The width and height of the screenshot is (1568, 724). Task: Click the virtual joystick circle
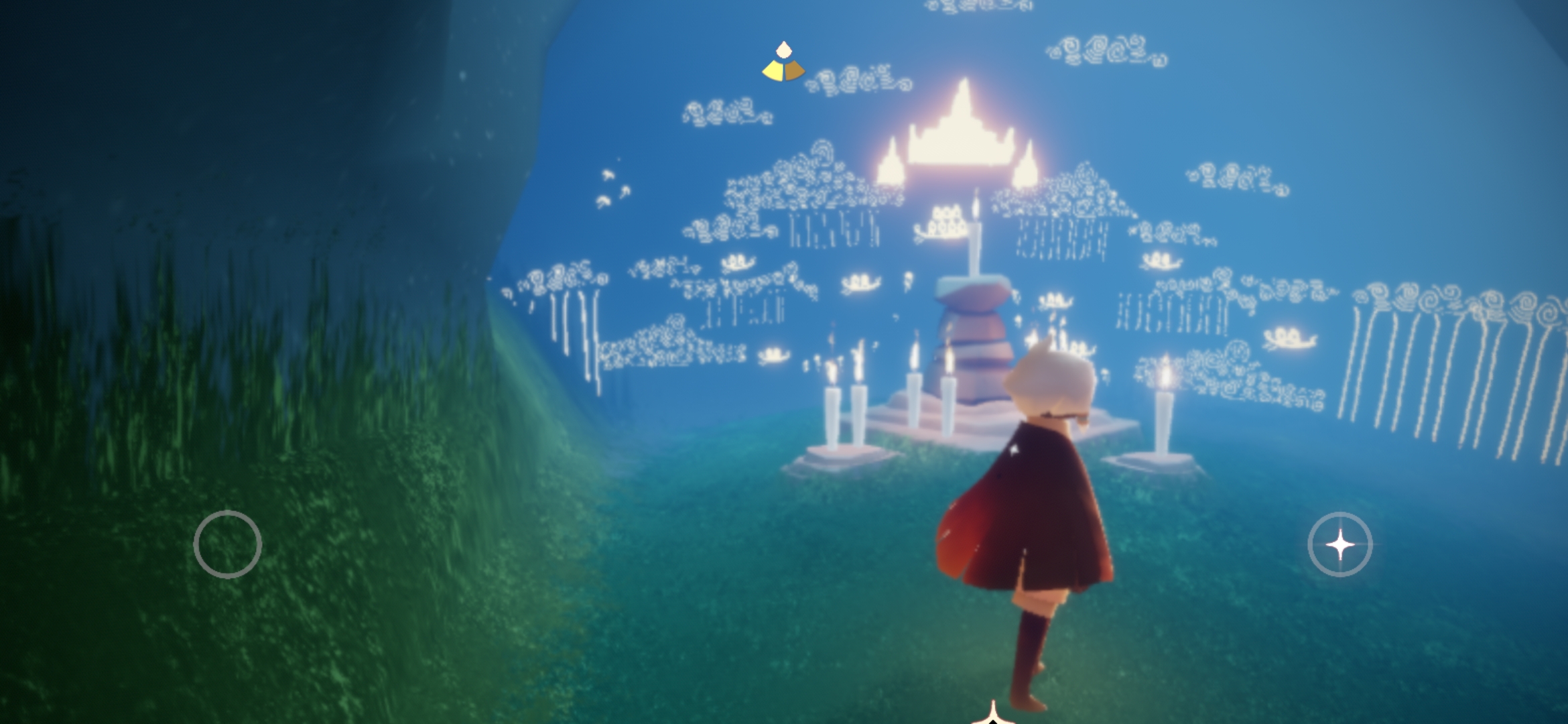(x=228, y=544)
